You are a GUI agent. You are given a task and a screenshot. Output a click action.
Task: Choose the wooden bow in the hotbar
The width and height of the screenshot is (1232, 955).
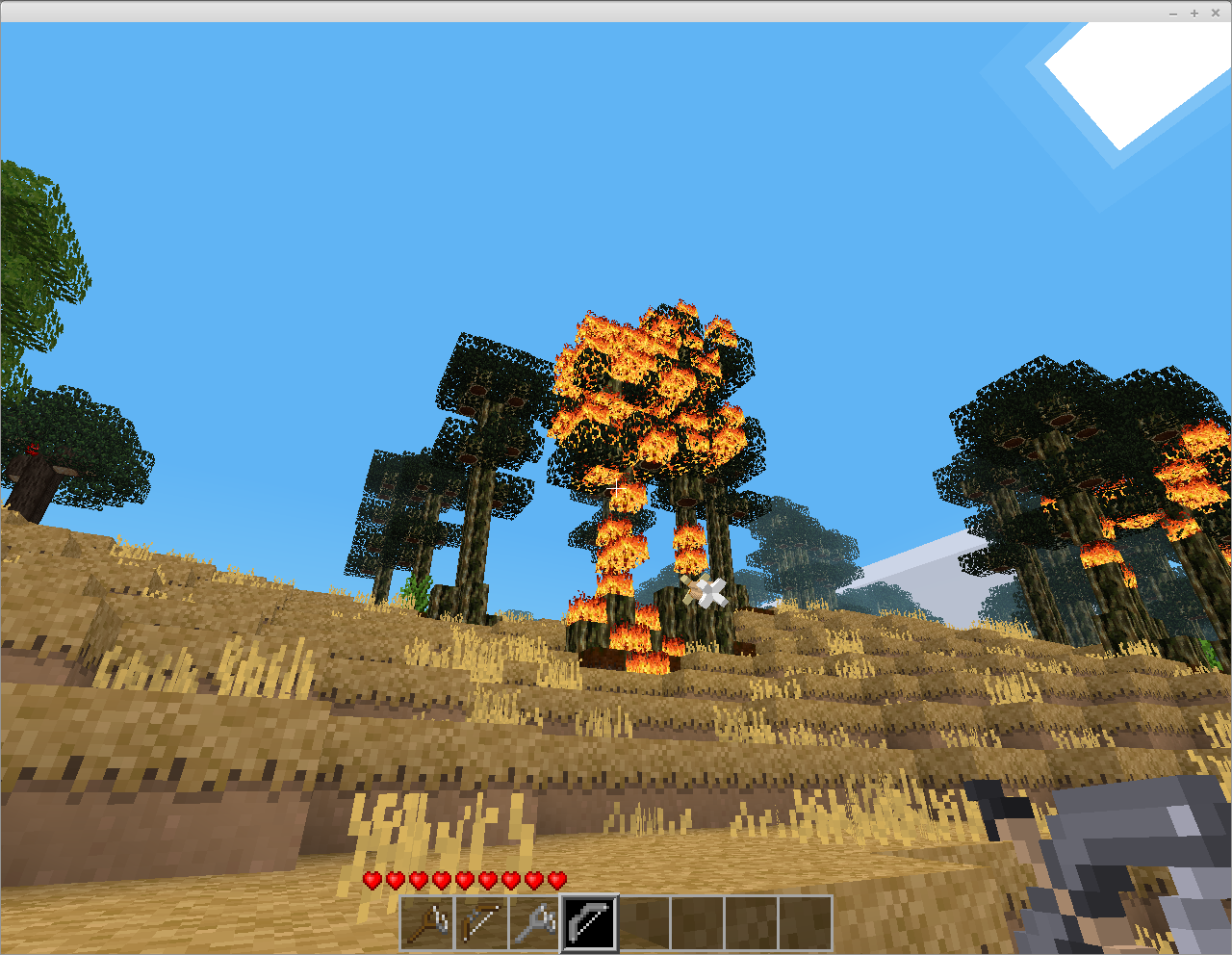click(481, 924)
